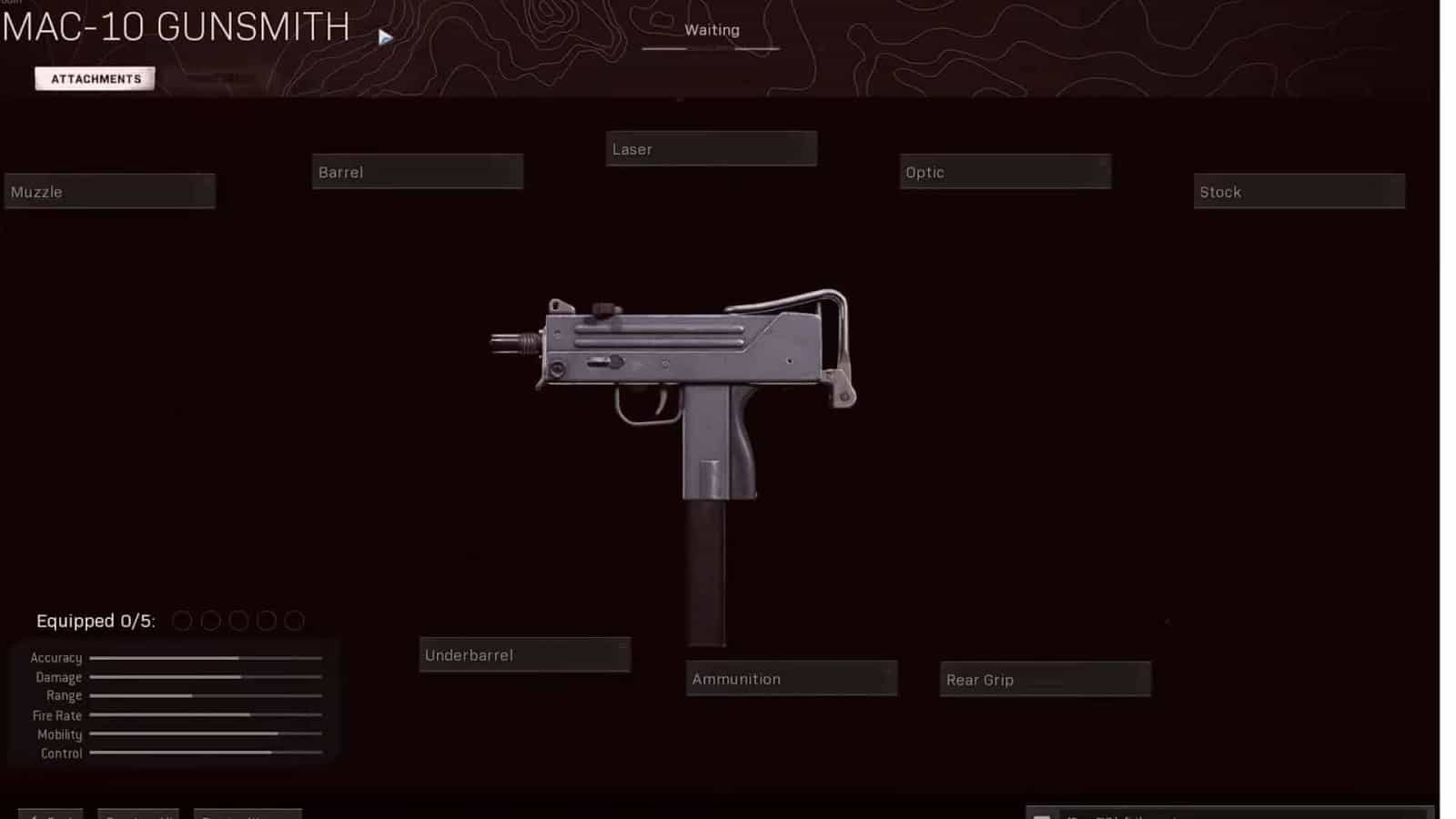Click the Equipped 0/5 indicator
Image resolution: width=1456 pixels, height=819 pixels.
click(96, 621)
